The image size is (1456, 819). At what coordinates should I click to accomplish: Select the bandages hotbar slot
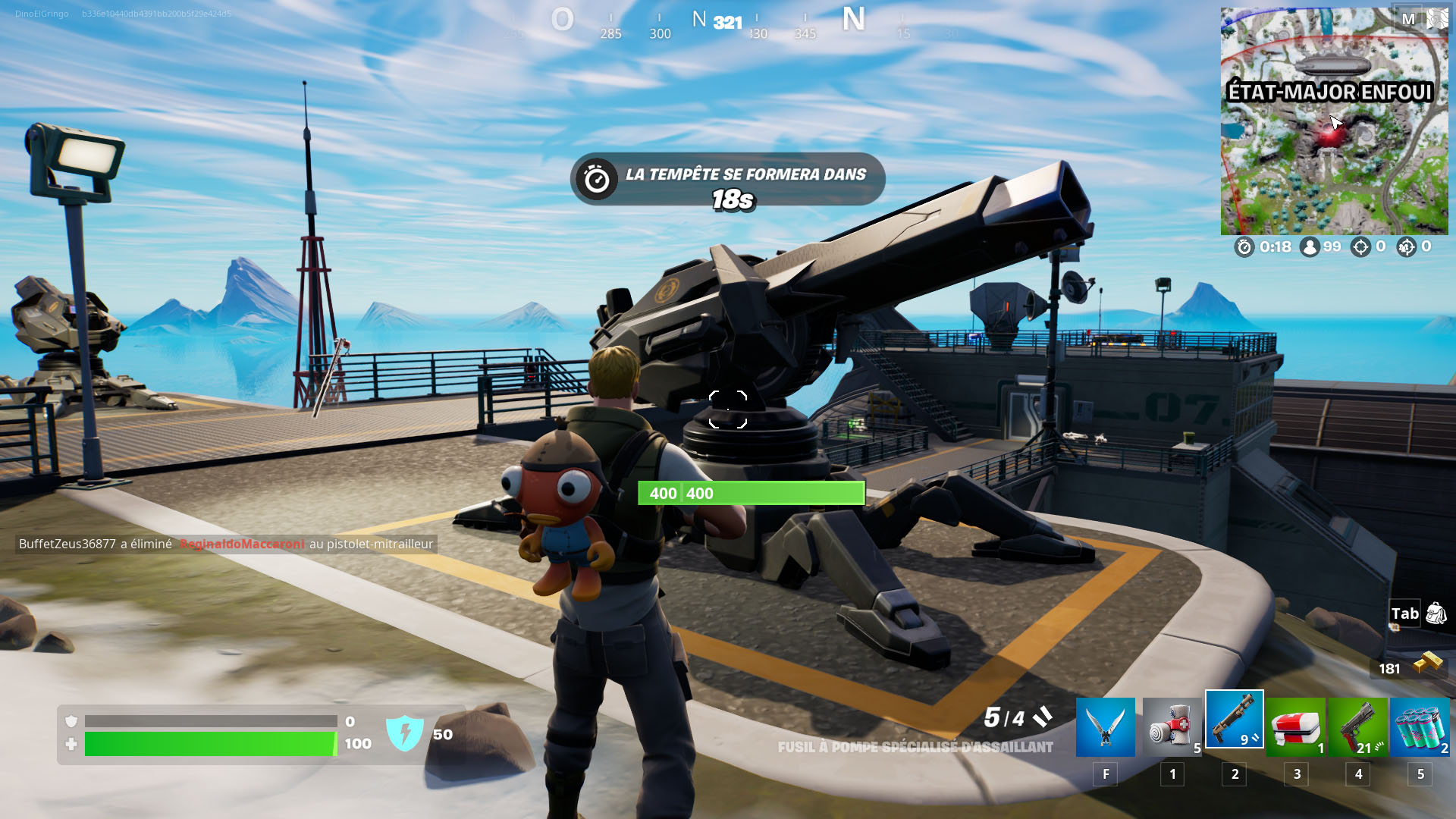(1172, 726)
